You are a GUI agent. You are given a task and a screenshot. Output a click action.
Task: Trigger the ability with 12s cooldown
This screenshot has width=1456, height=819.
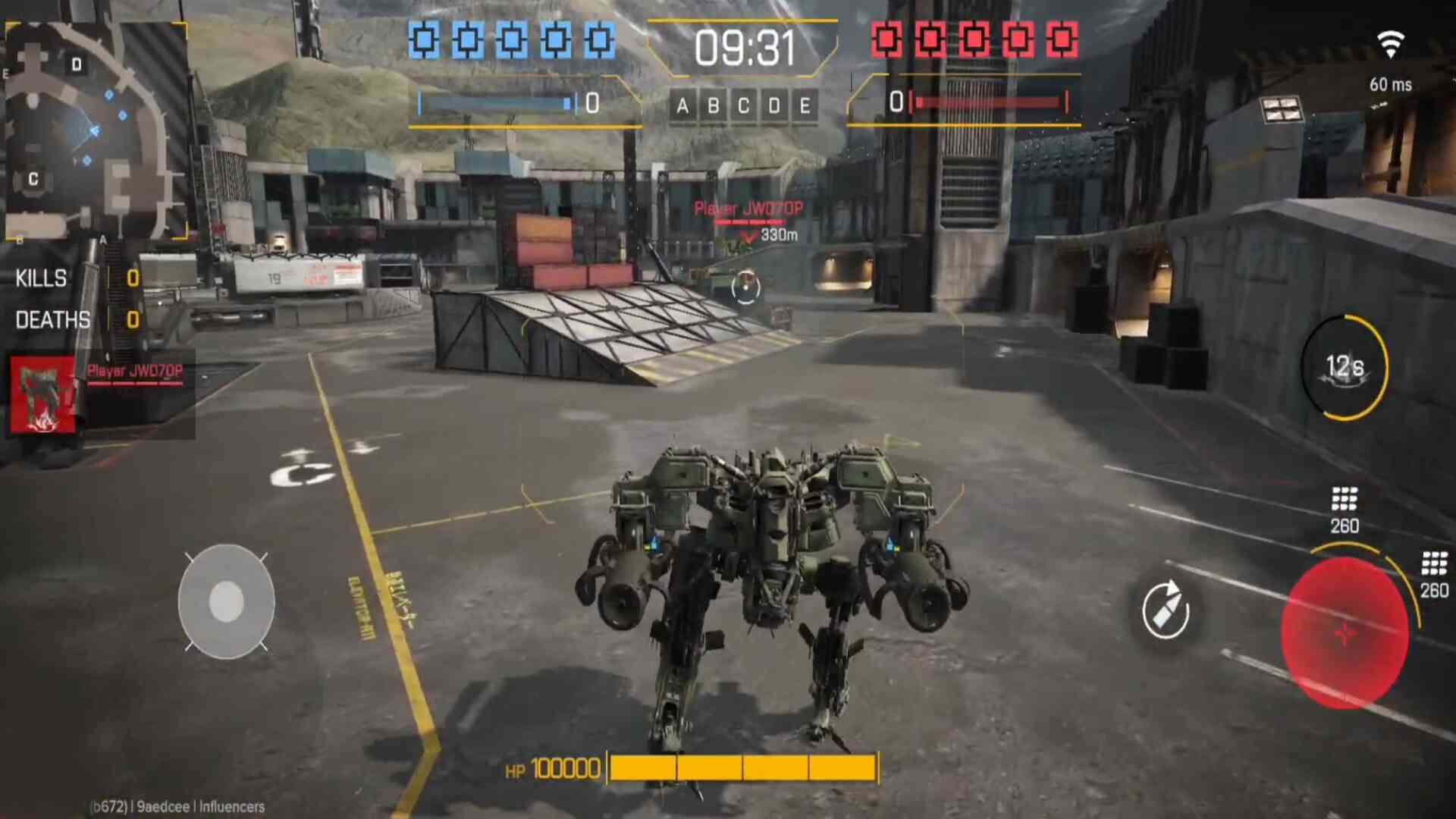[1345, 368]
